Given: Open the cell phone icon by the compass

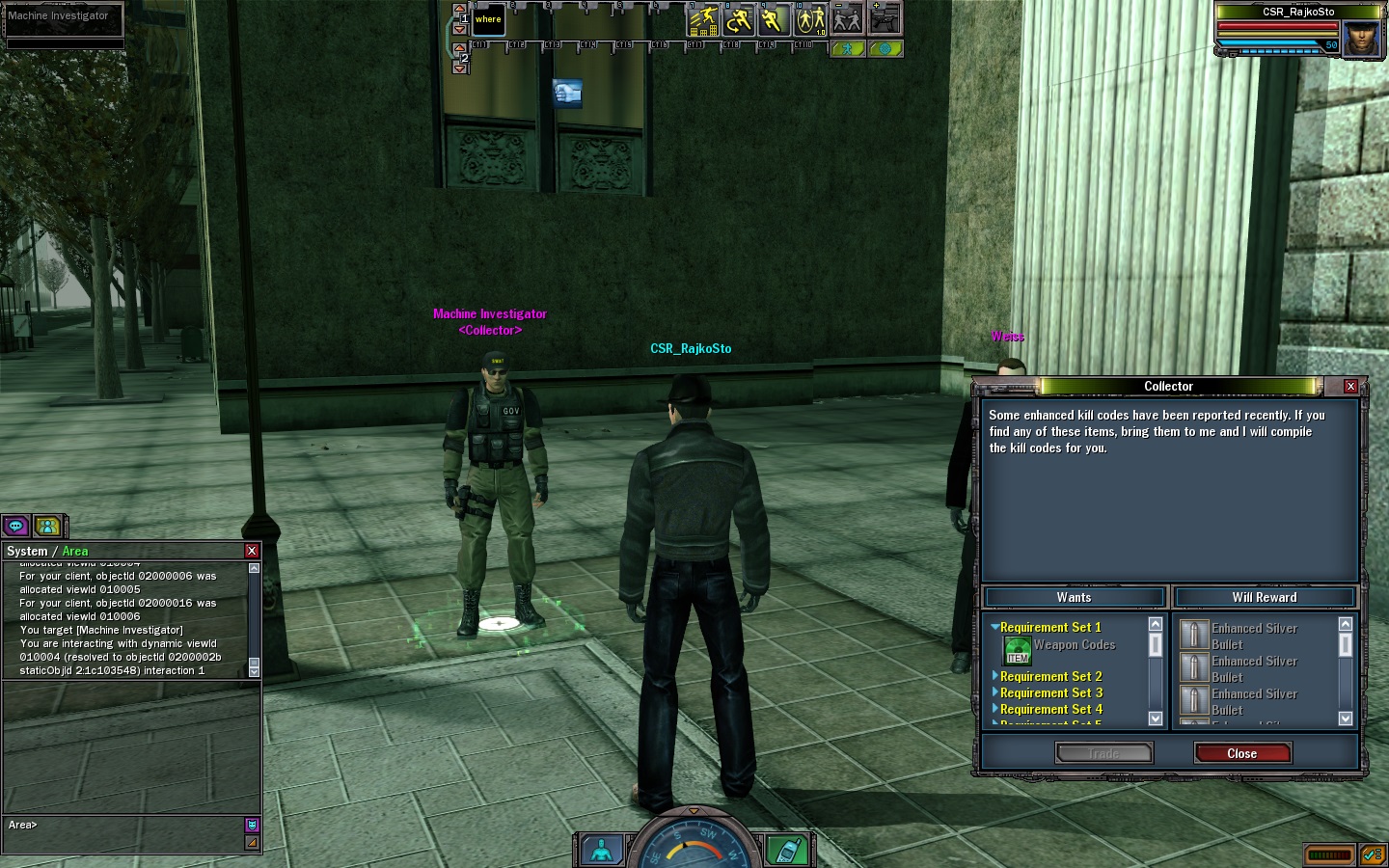Looking at the screenshot, I should tap(787, 850).
